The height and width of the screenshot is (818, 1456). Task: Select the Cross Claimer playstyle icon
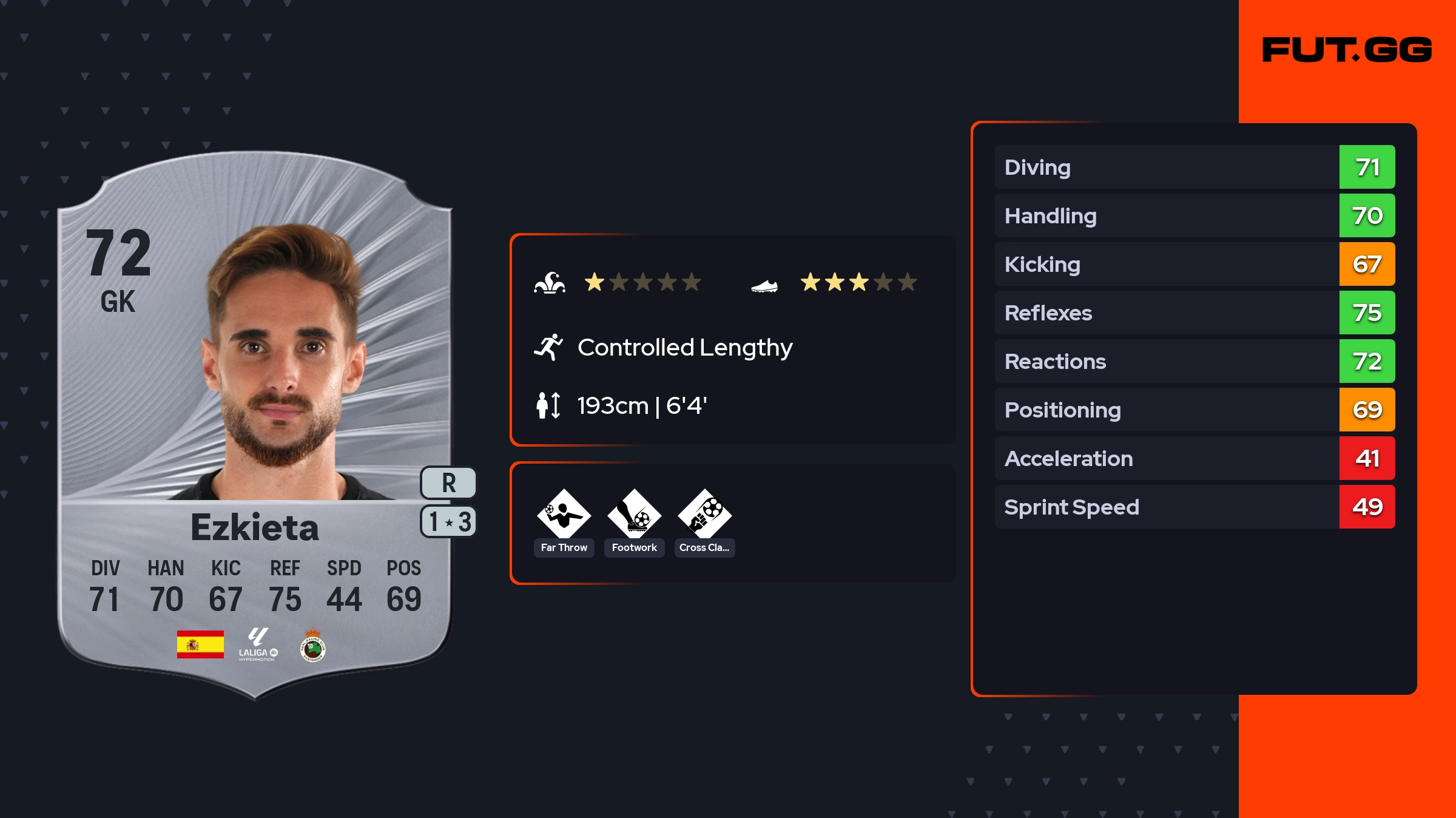point(704,515)
